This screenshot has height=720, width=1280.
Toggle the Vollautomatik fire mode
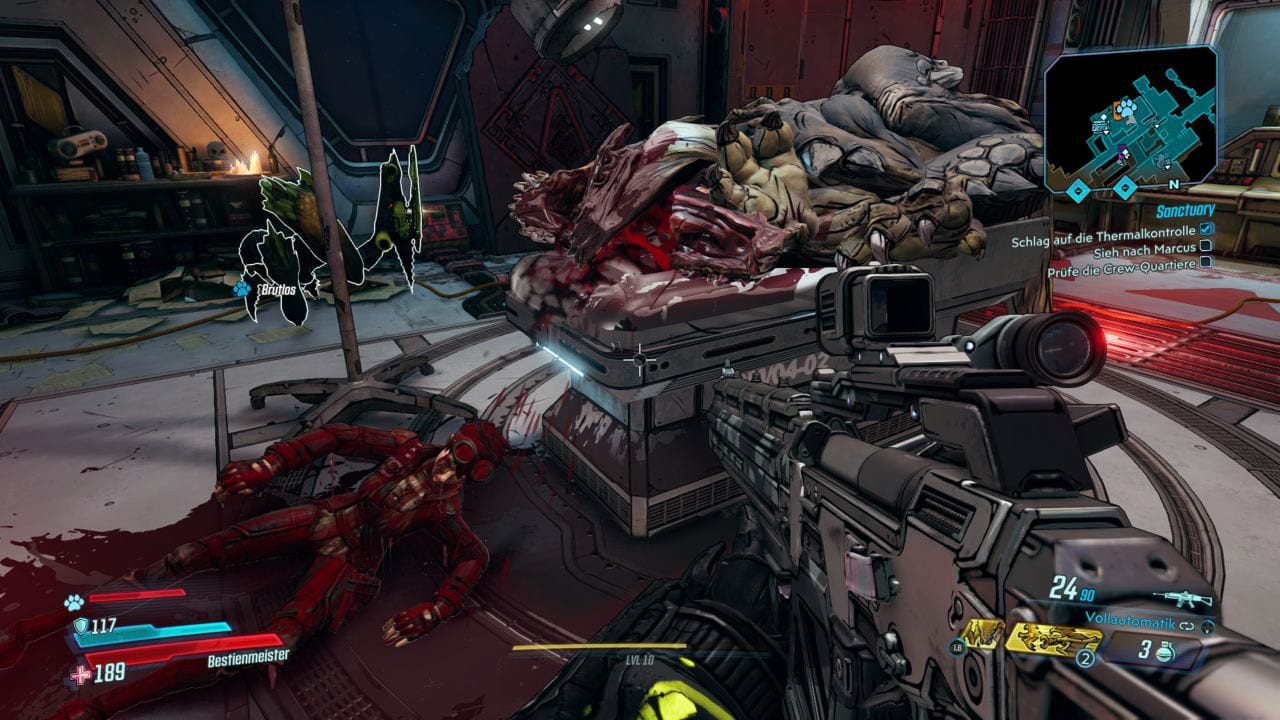coord(1130,619)
